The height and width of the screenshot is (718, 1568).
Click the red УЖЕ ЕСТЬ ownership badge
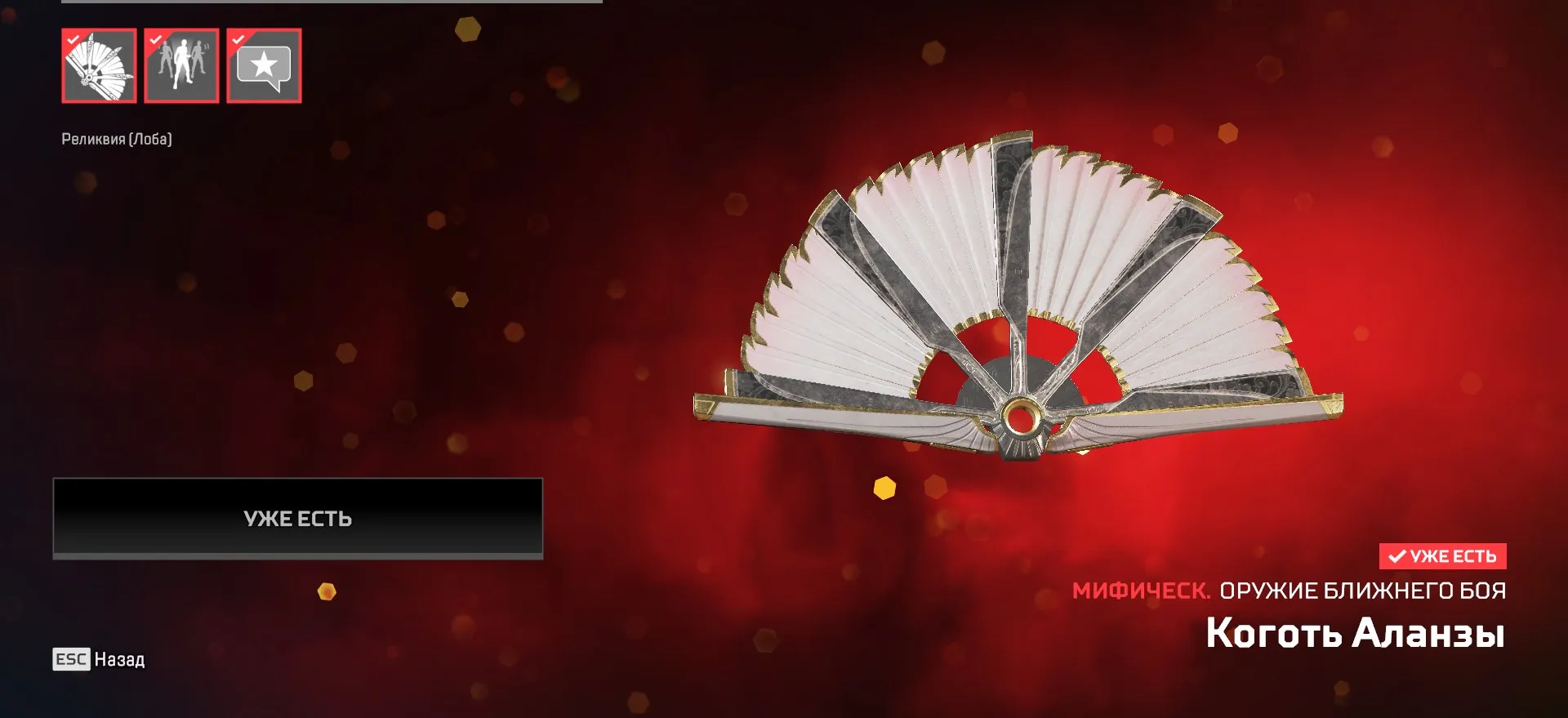tap(1444, 557)
